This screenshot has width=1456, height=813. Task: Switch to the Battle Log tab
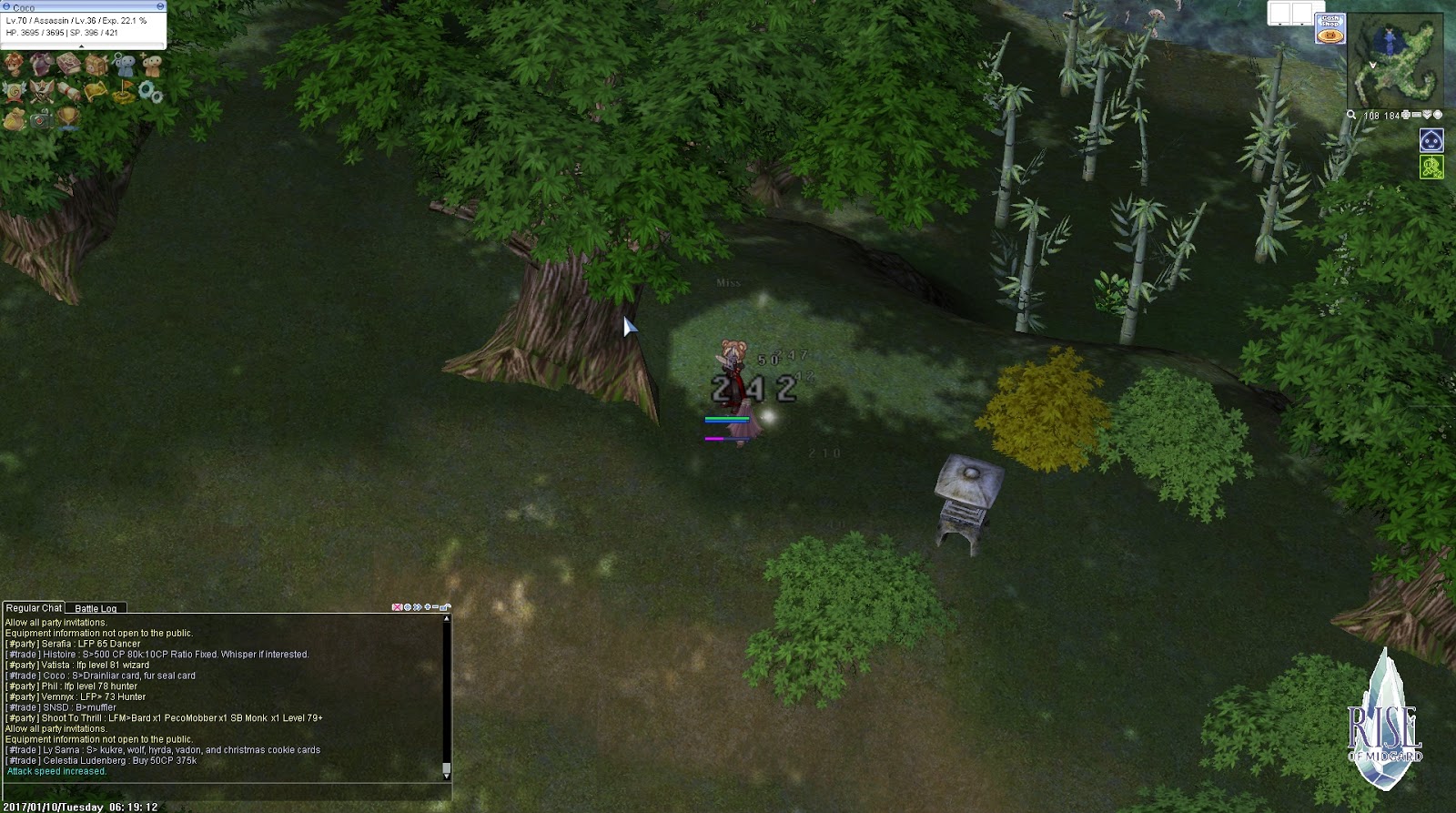[x=96, y=607]
